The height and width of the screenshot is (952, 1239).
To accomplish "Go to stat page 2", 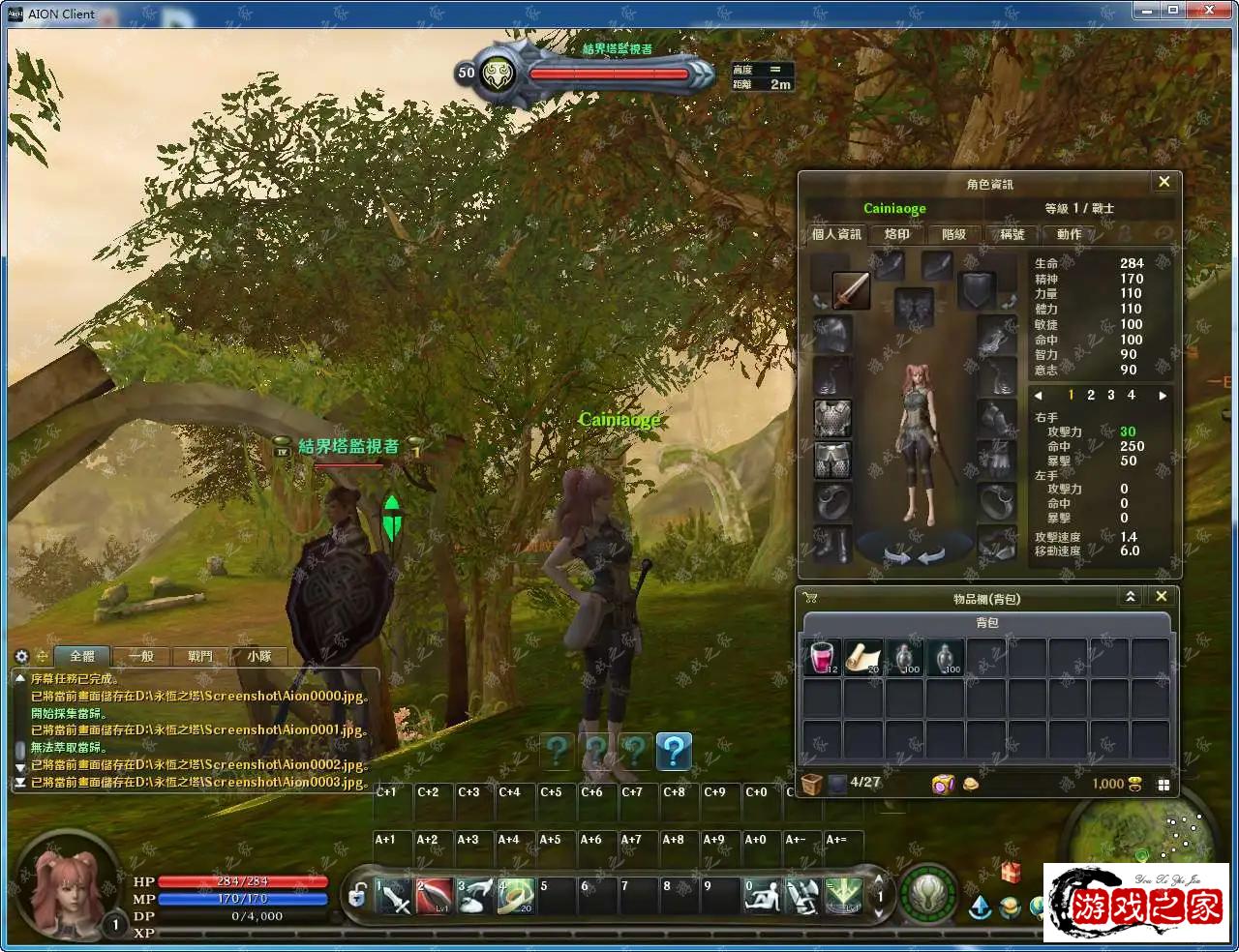I will coord(1091,395).
